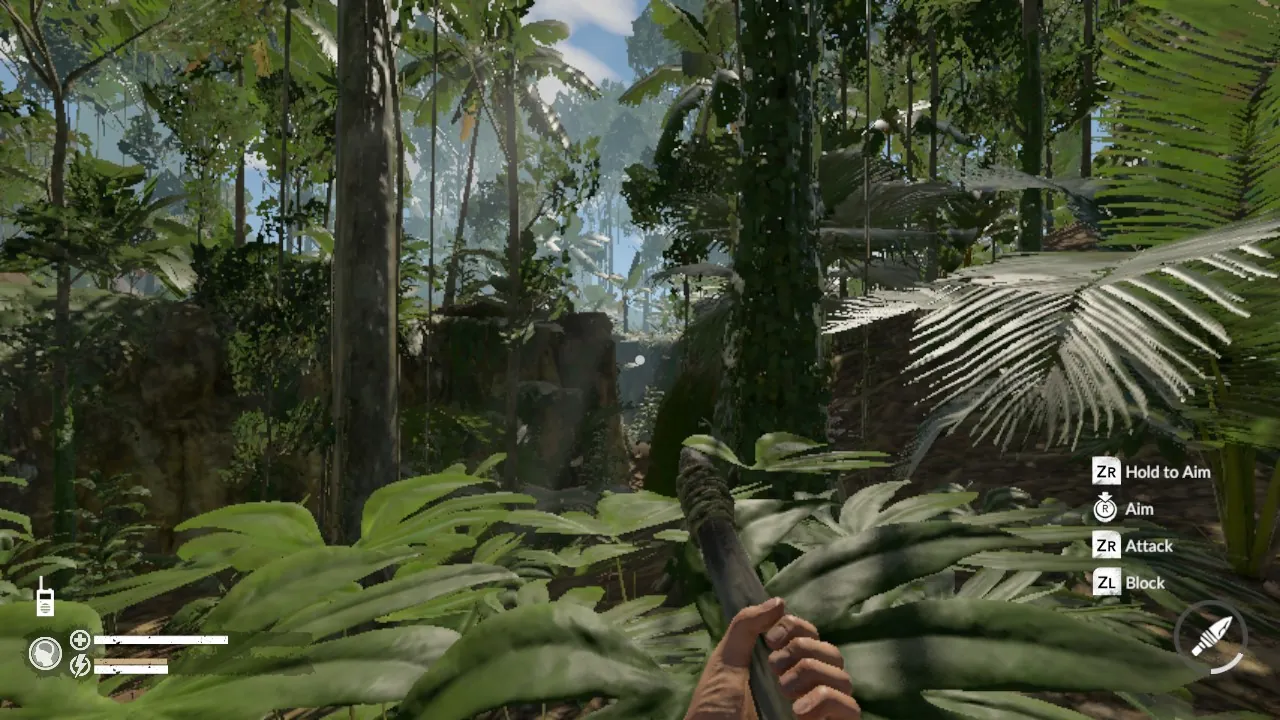Screen dimensions: 1280x720
Task: Select the energy lightning bolt icon
Action: tap(80, 666)
